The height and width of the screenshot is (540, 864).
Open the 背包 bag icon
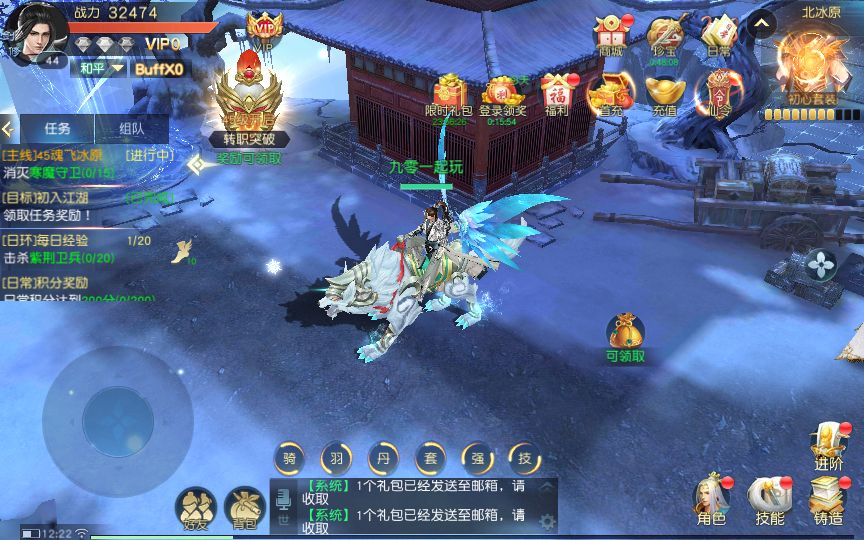click(244, 507)
